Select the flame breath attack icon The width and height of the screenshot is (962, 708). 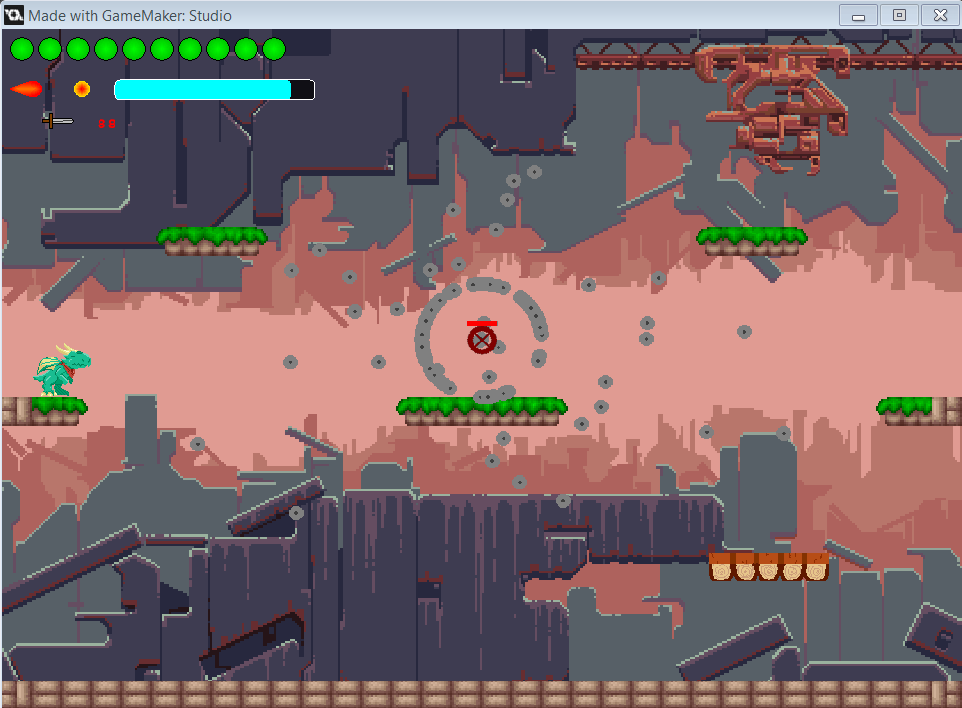coord(26,90)
